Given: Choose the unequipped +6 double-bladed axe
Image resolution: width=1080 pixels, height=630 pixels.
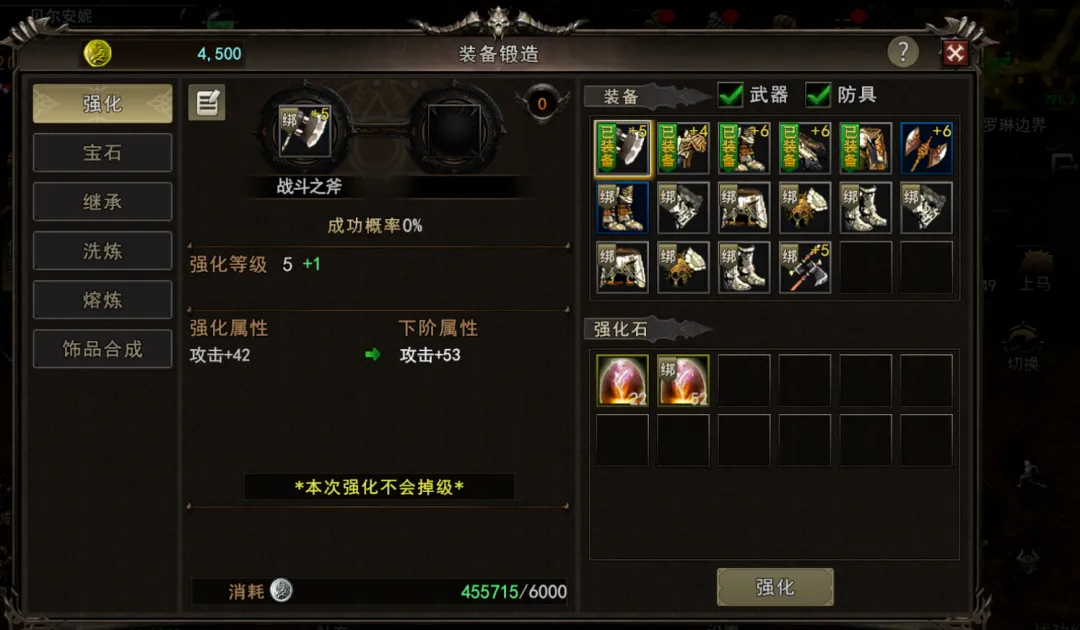Looking at the screenshot, I should click(926, 148).
